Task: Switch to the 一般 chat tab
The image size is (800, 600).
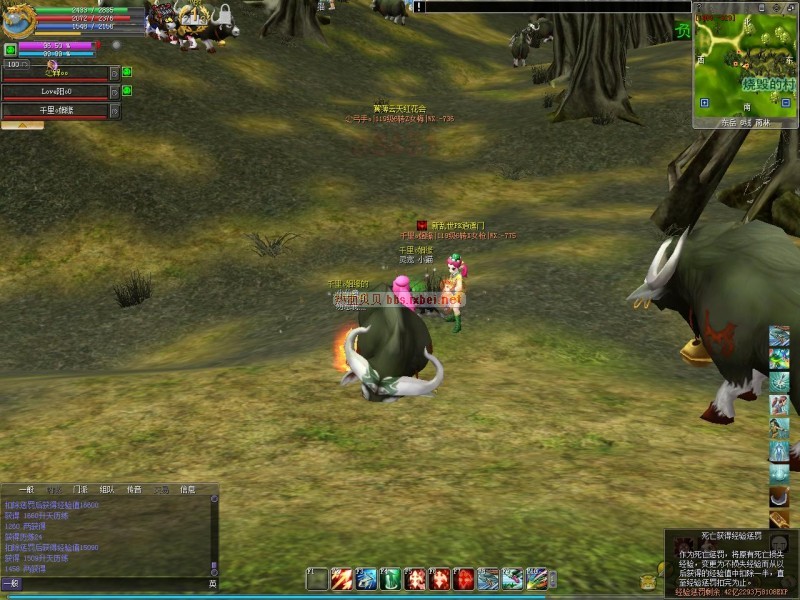Action: click(x=25, y=490)
